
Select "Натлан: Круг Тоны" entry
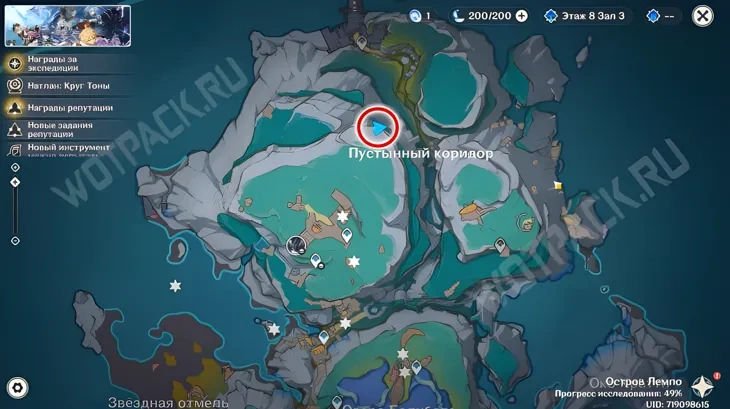58,87
